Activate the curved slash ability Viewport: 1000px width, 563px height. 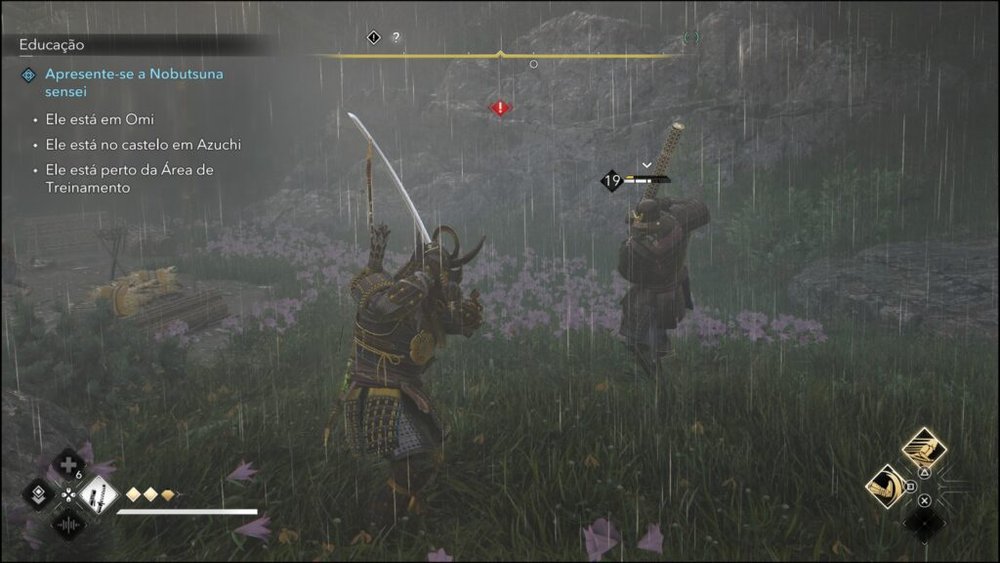(886, 487)
